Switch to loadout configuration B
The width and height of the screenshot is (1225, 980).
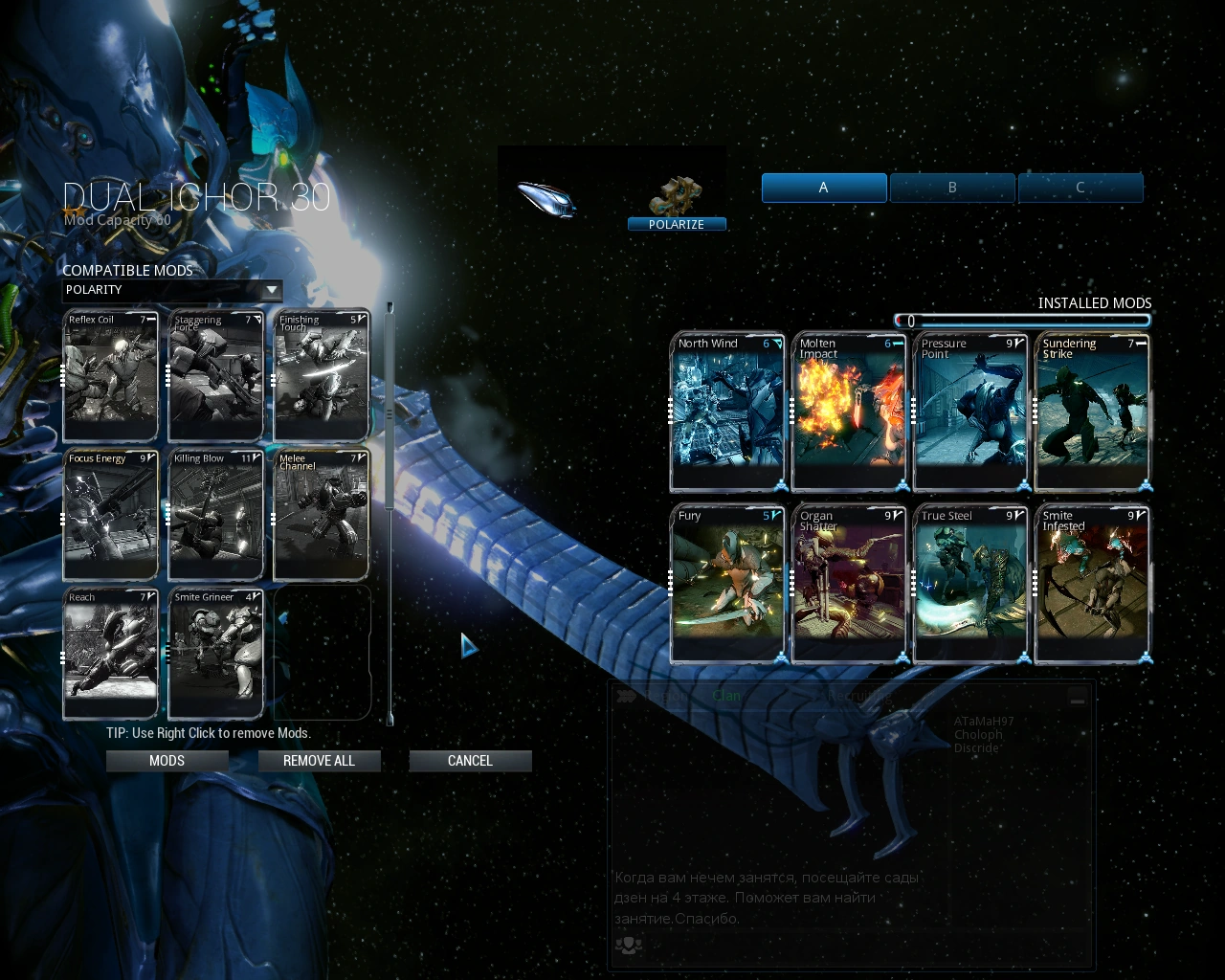952,188
